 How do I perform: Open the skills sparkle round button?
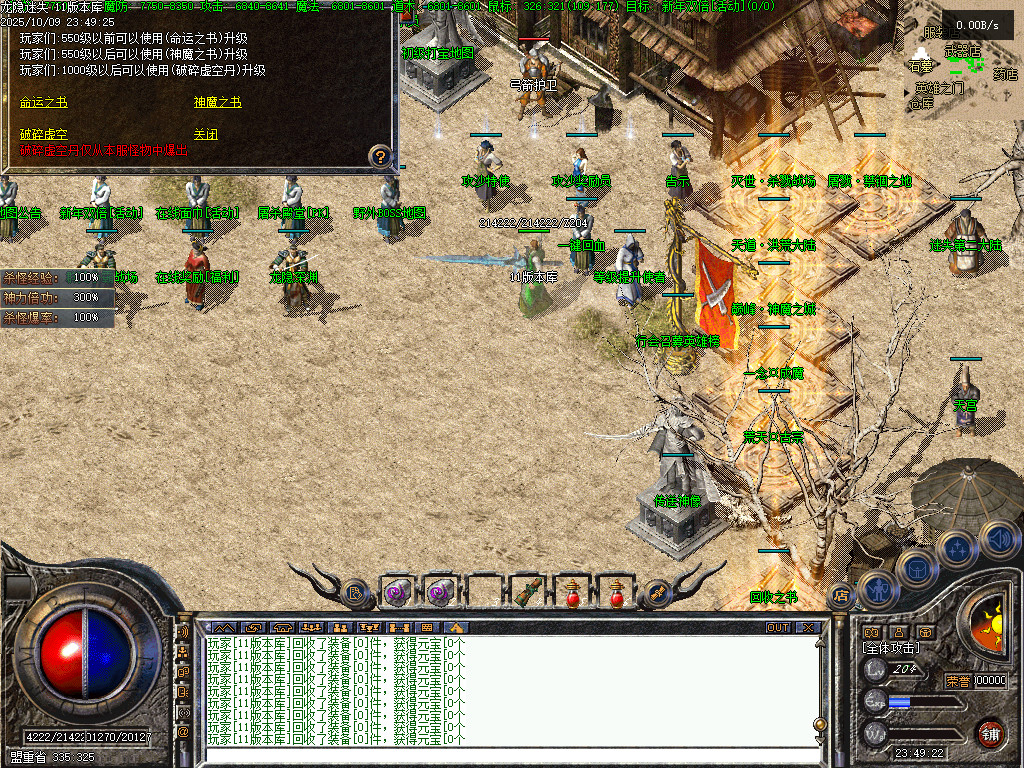[957, 549]
